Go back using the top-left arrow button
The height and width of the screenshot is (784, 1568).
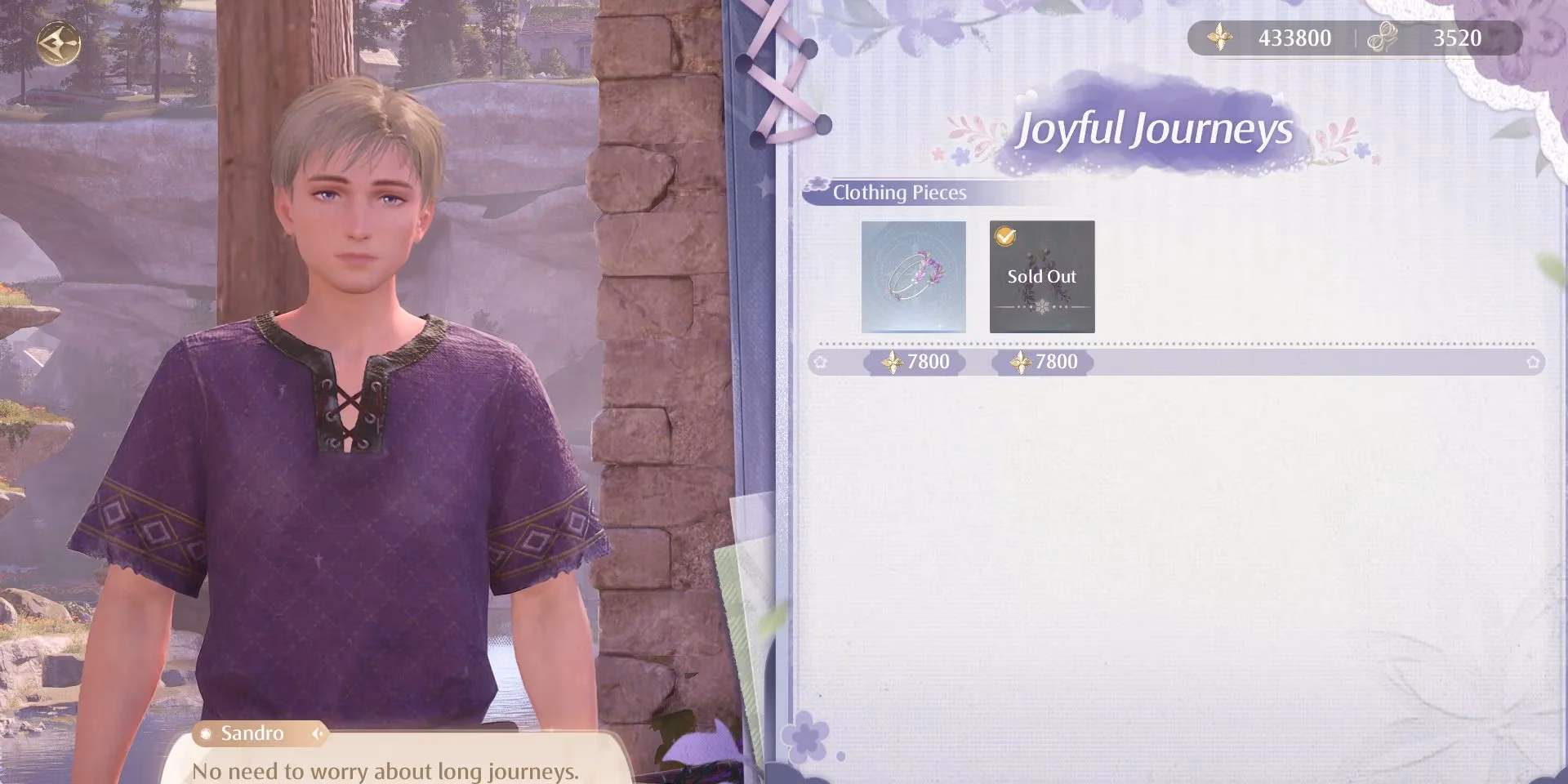pyautogui.click(x=59, y=42)
